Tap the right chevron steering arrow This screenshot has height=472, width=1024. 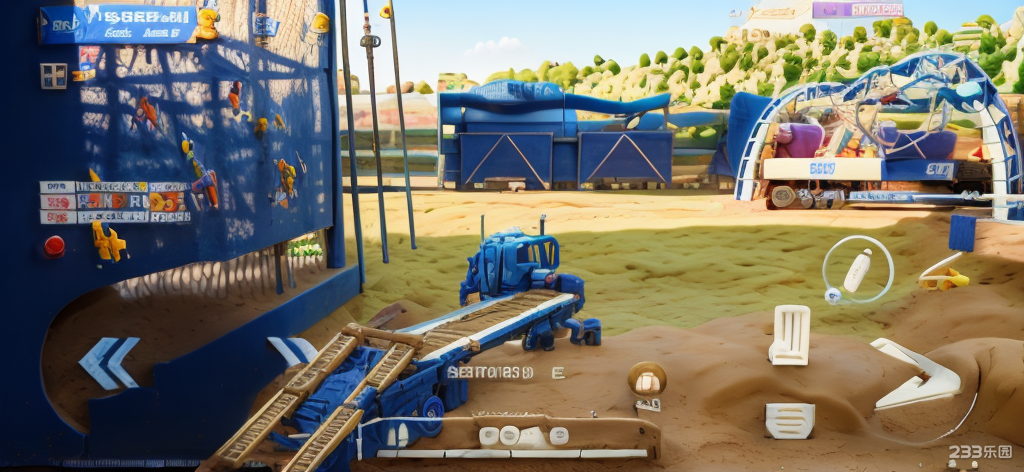[x=293, y=351]
